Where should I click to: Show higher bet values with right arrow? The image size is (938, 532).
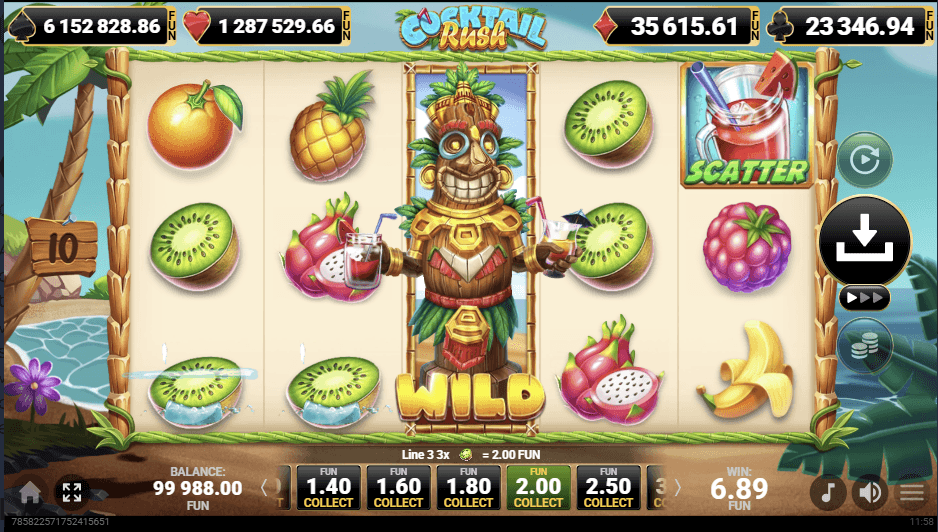point(676,488)
